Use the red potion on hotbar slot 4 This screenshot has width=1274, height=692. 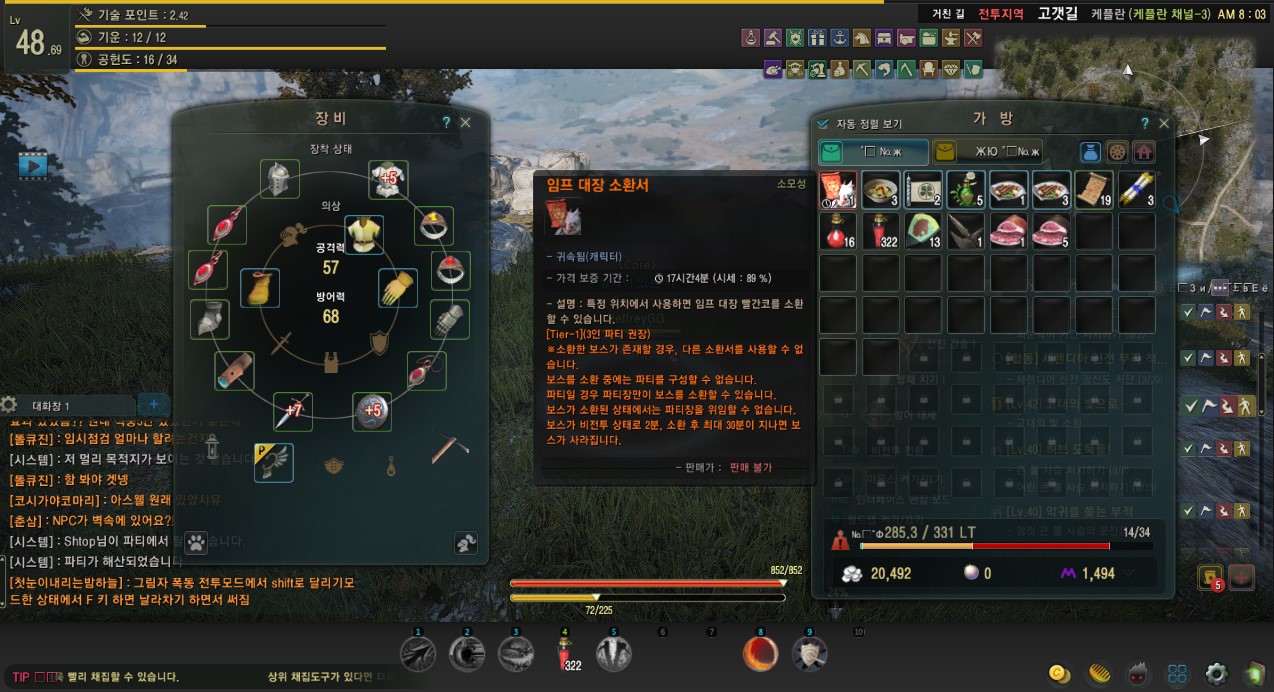click(563, 654)
